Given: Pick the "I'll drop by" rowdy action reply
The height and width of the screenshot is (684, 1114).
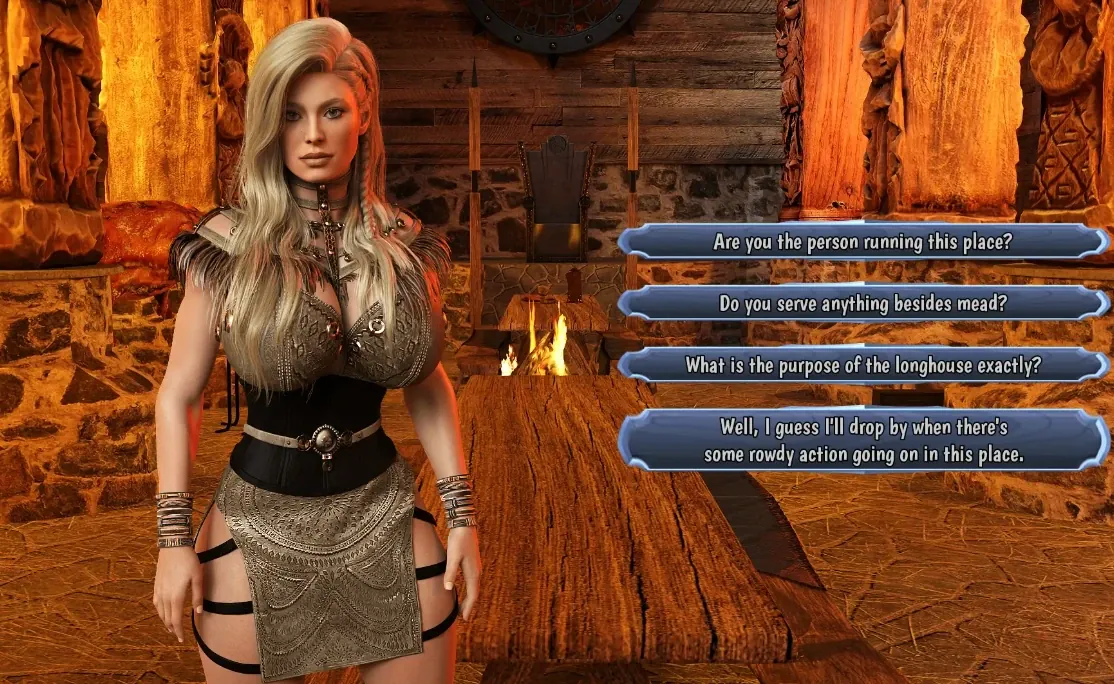Looking at the screenshot, I should [862, 440].
